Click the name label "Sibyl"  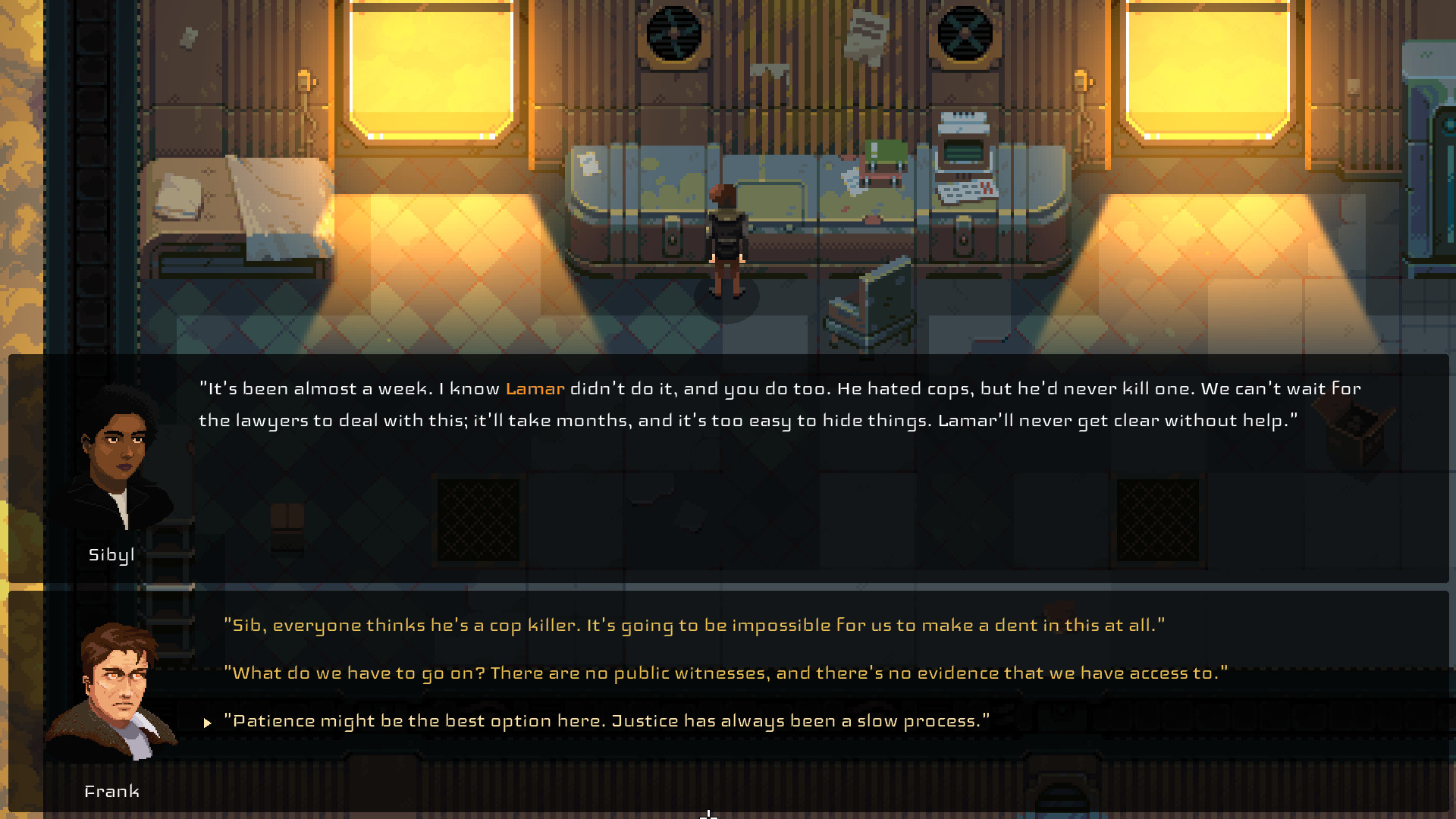(x=111, y=554)
